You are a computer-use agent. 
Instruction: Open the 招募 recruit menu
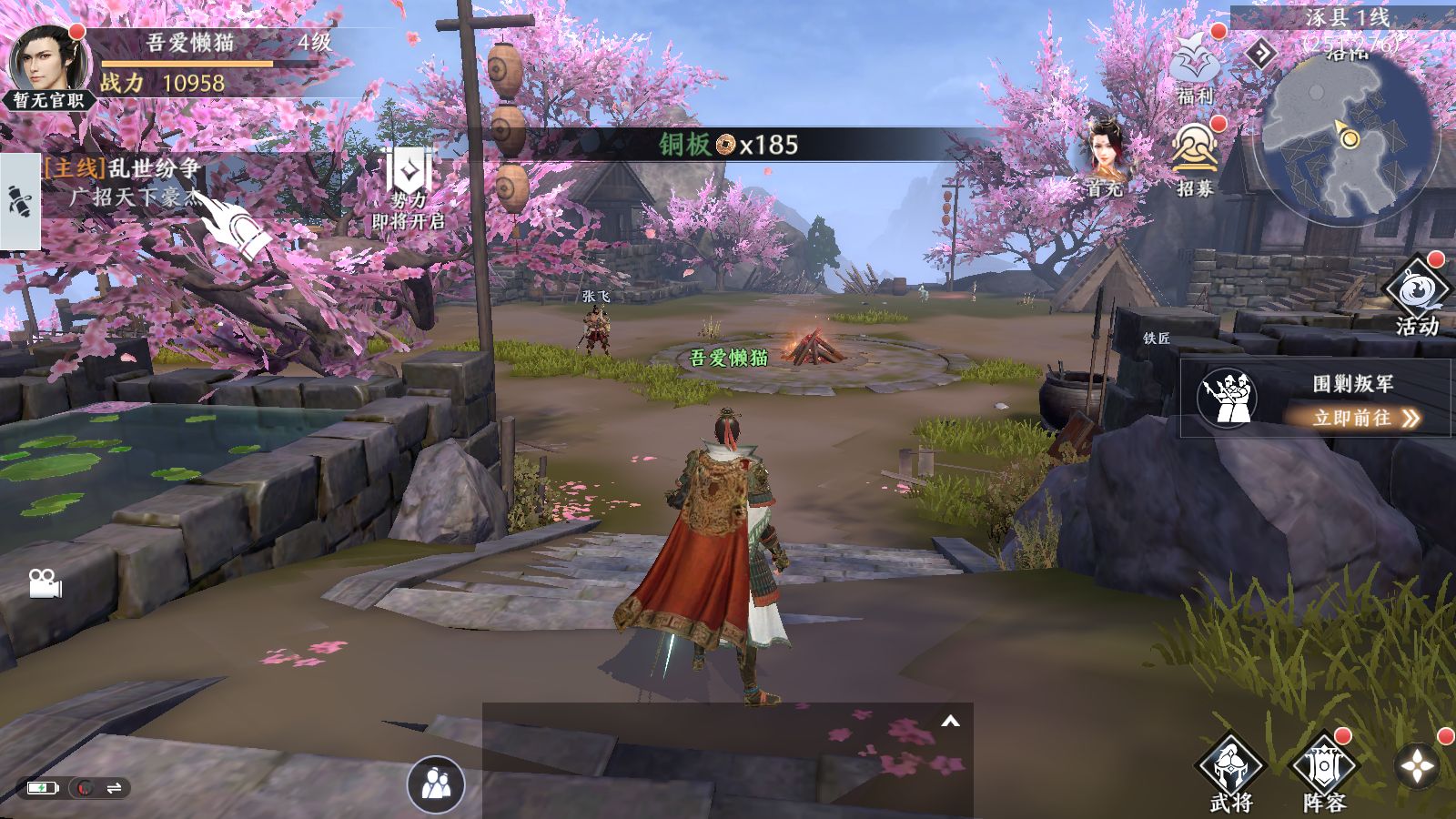click(x=1195, y=157)
